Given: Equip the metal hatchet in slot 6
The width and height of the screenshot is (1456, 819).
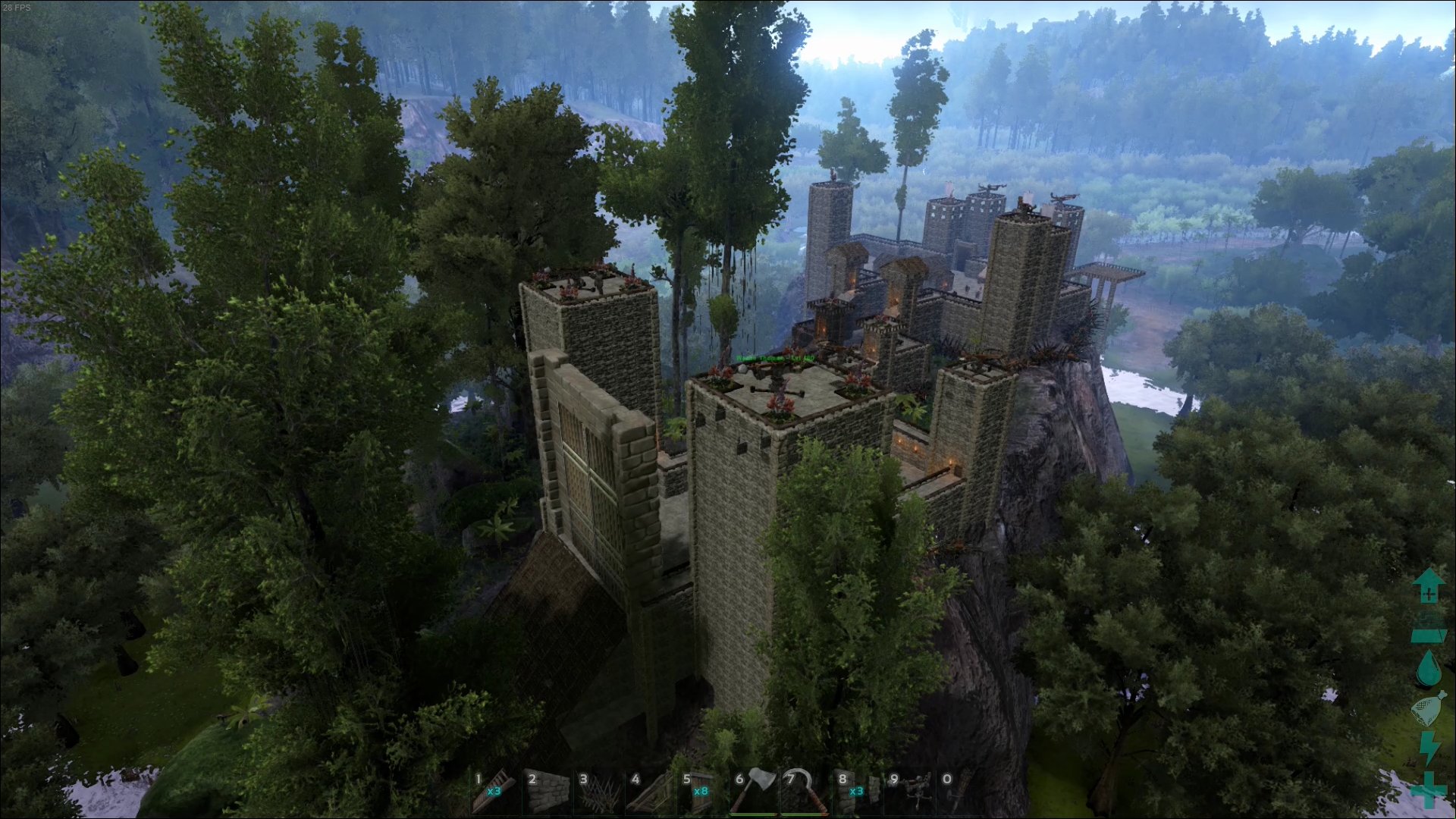Looking at the screenshot, I should pos(755,792).
